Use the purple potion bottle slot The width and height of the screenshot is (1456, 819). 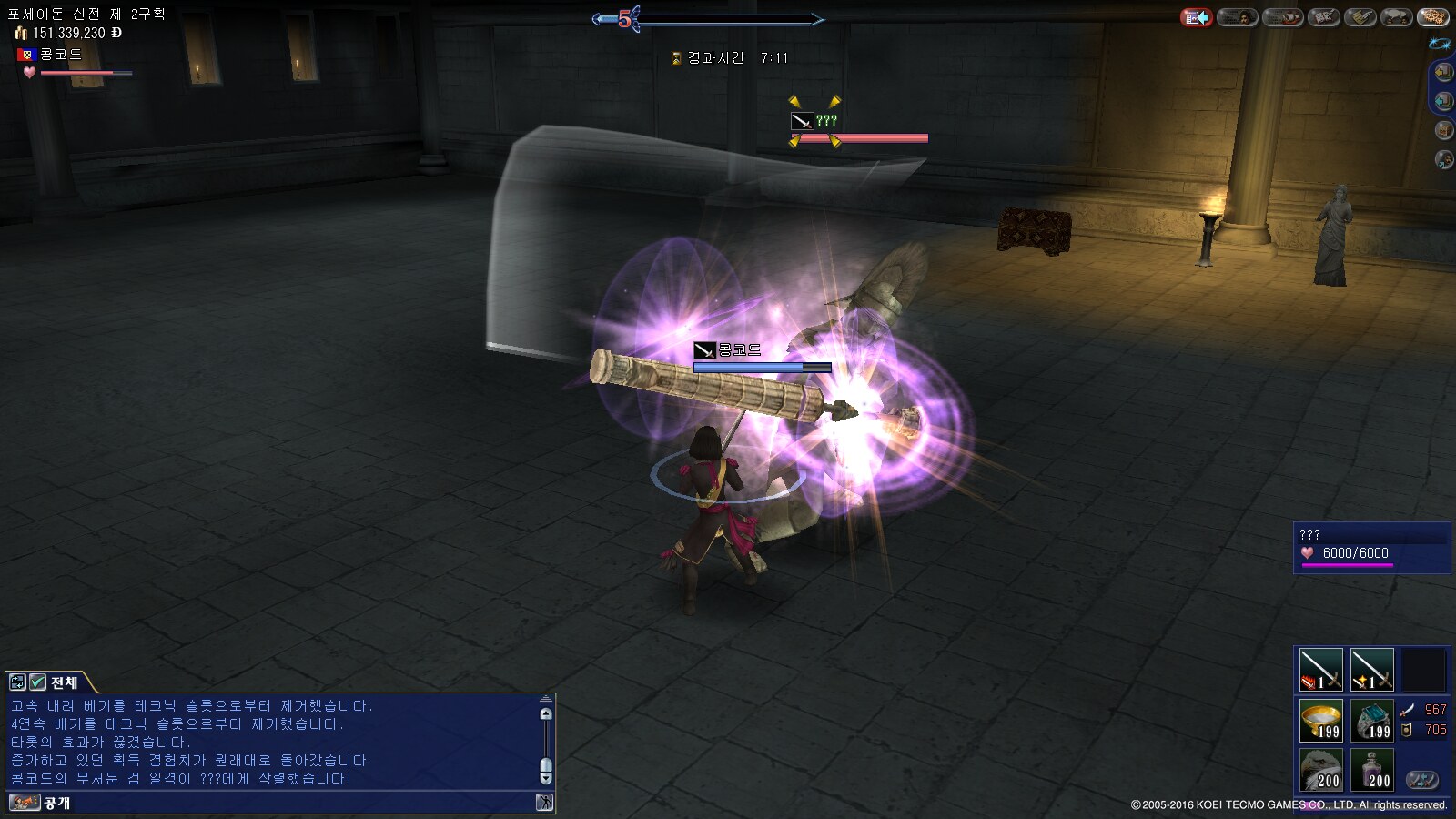tap(1371, 770)
